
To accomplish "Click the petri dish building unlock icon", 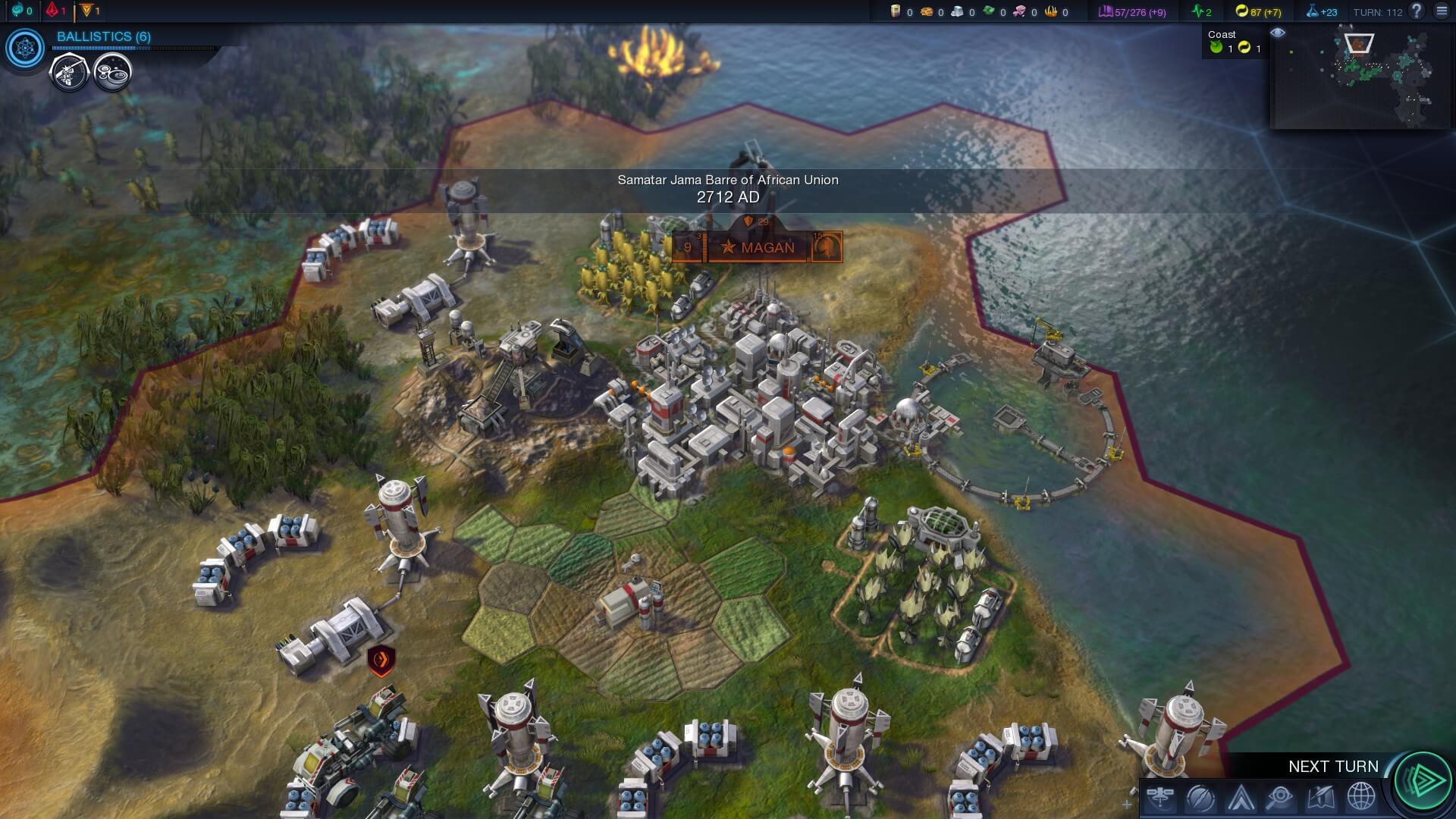I will pyautogui.click(x=112, y=73).
